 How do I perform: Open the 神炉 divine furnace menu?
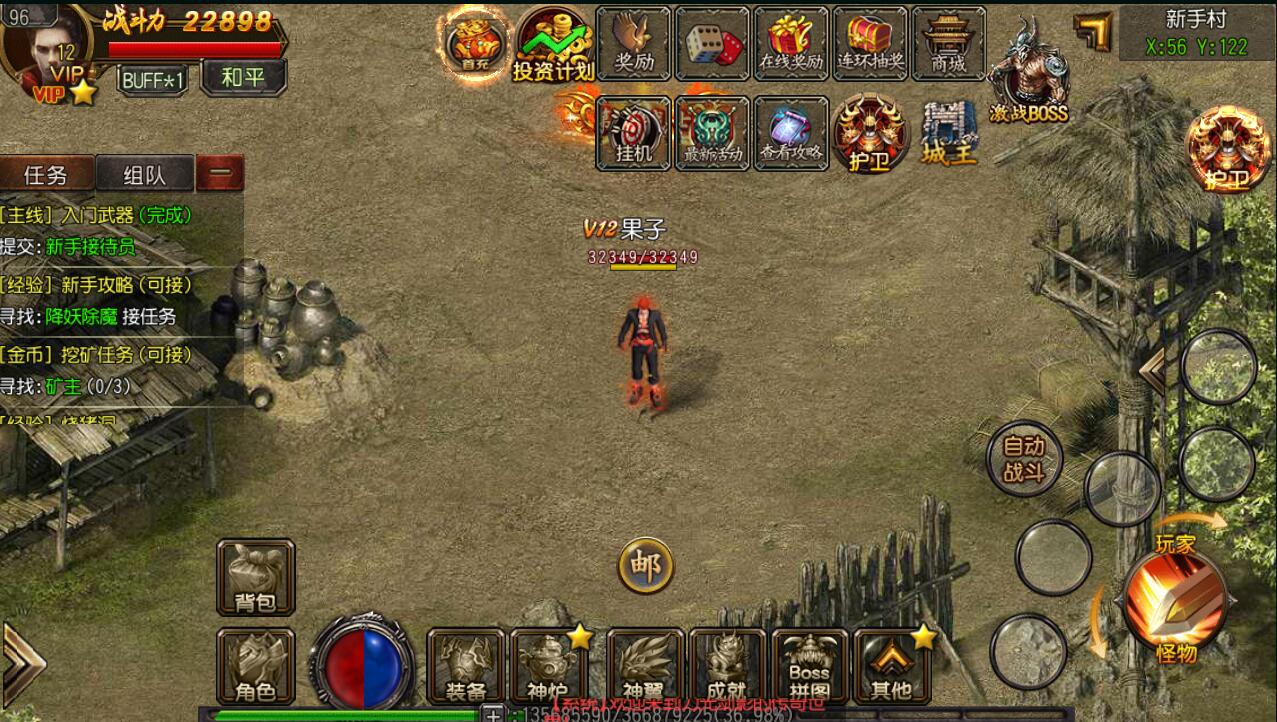547,666
